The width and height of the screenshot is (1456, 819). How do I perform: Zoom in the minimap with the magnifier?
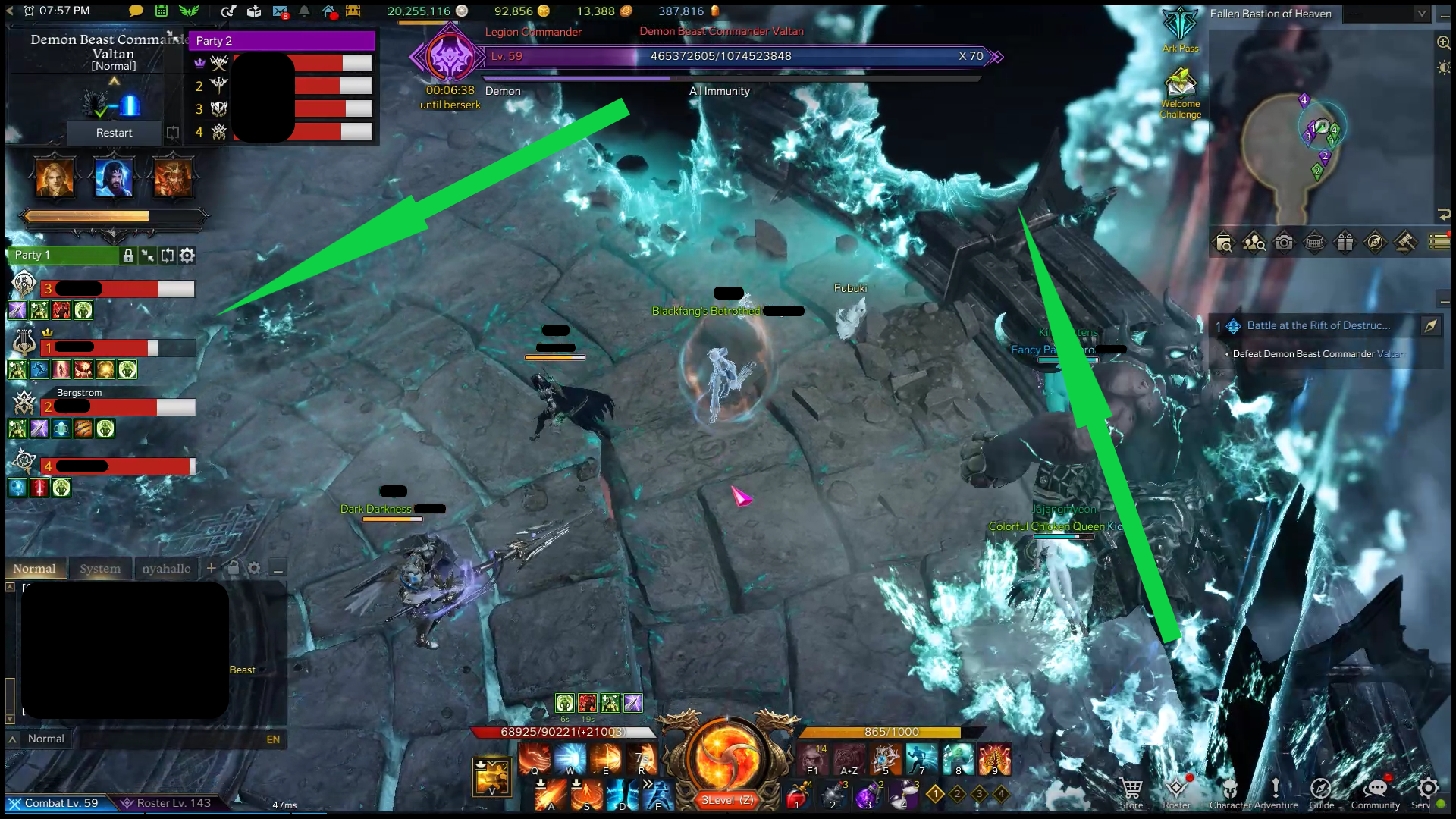pyautogui.click(x=1444, y=42)
